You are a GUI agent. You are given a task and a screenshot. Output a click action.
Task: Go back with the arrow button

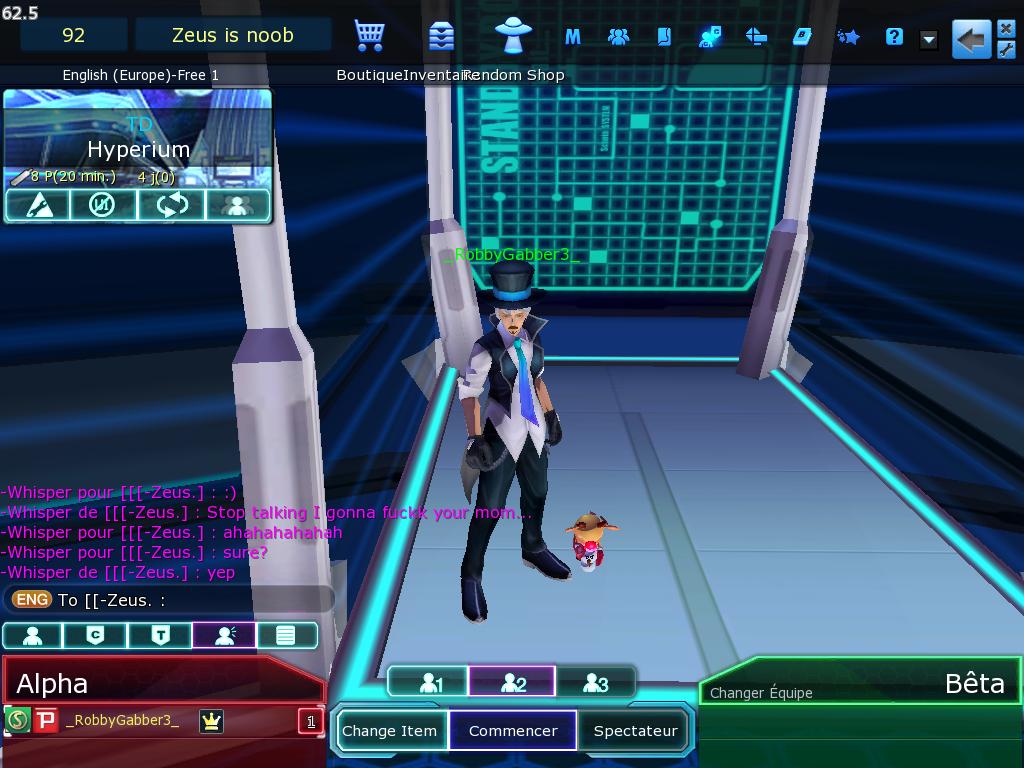point(970,39)
